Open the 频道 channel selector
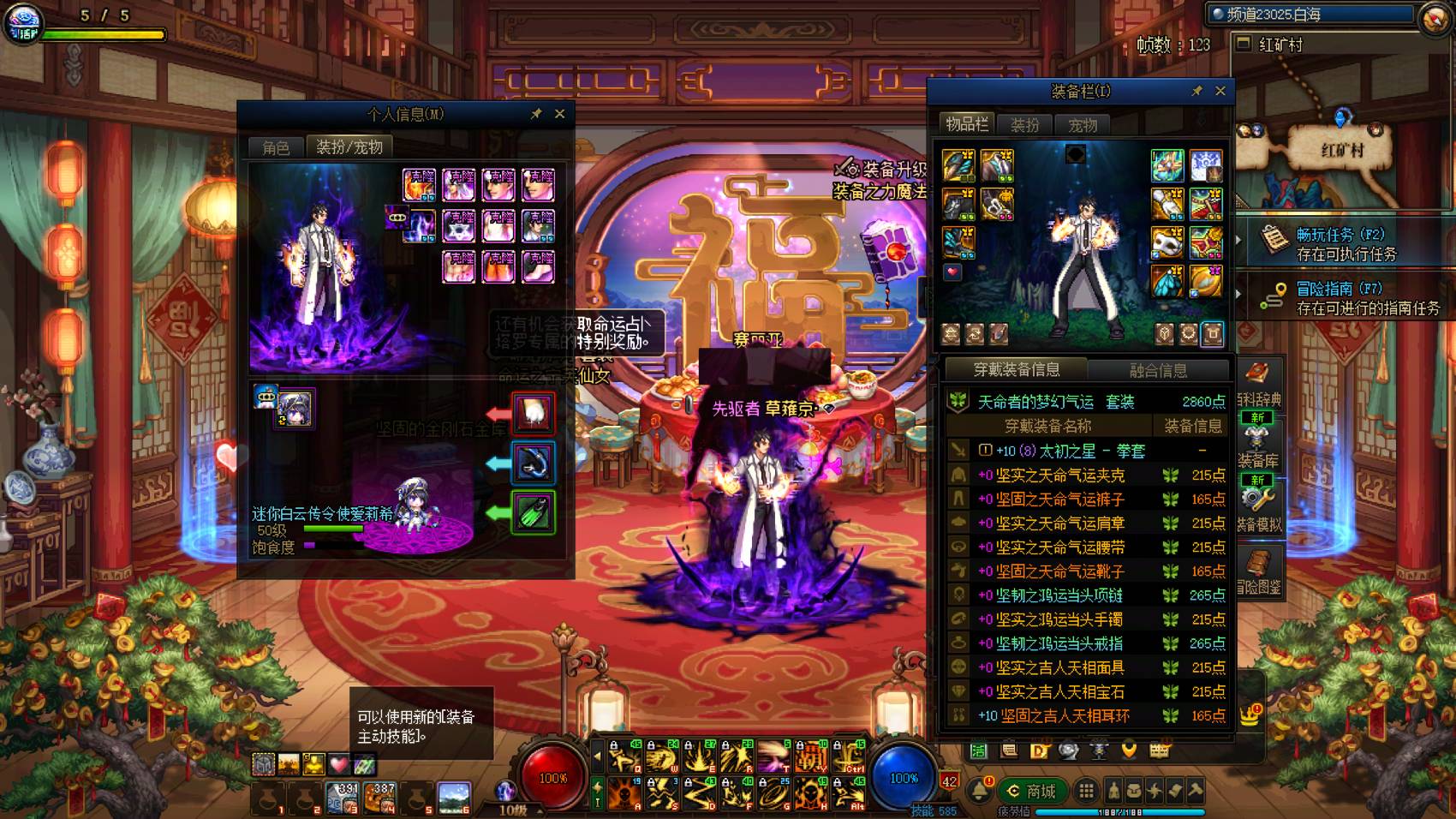The height and width of the screenshot is (819, 1456). pyautogui.click(x=1310, y=15)
